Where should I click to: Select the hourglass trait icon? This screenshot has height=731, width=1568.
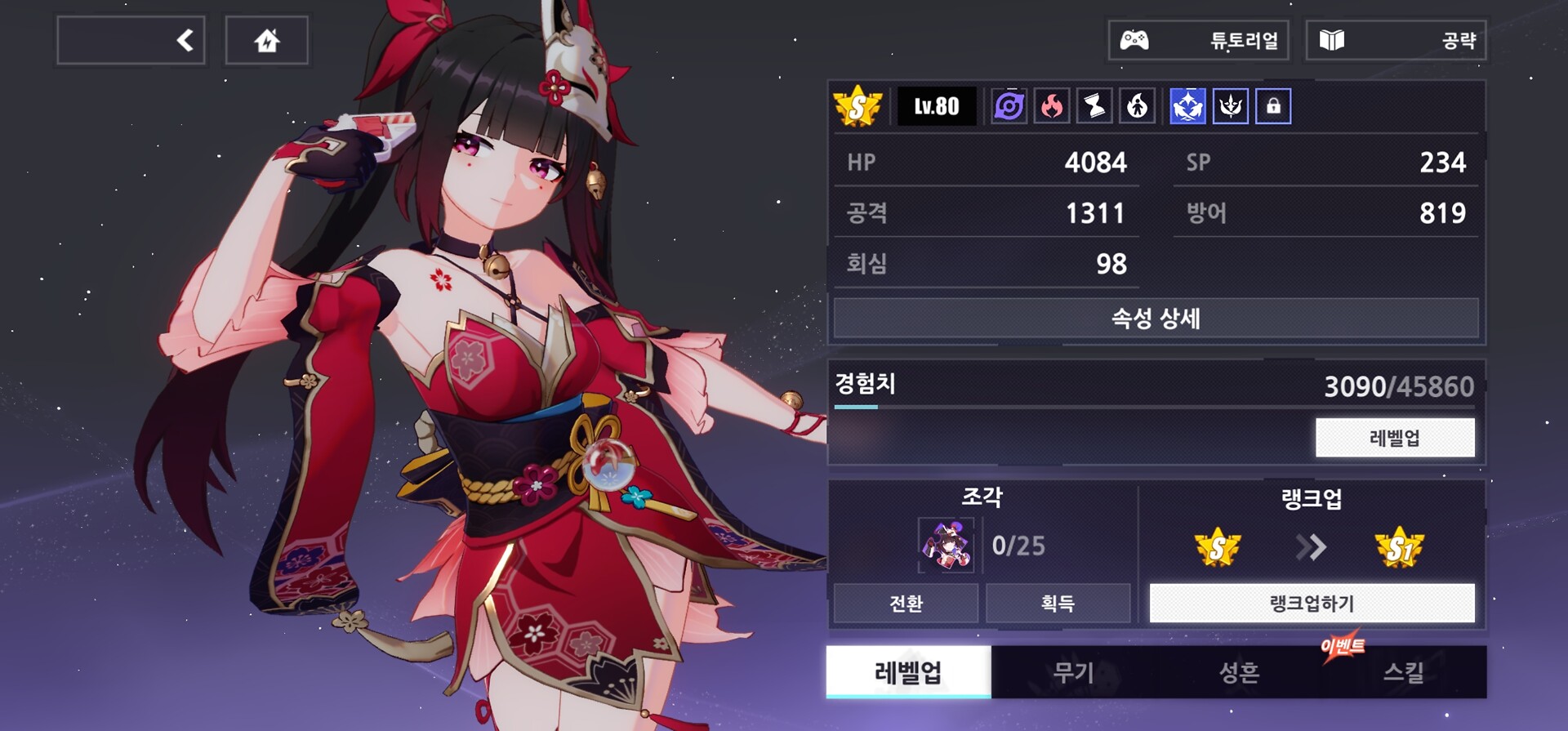point(1094,106)
